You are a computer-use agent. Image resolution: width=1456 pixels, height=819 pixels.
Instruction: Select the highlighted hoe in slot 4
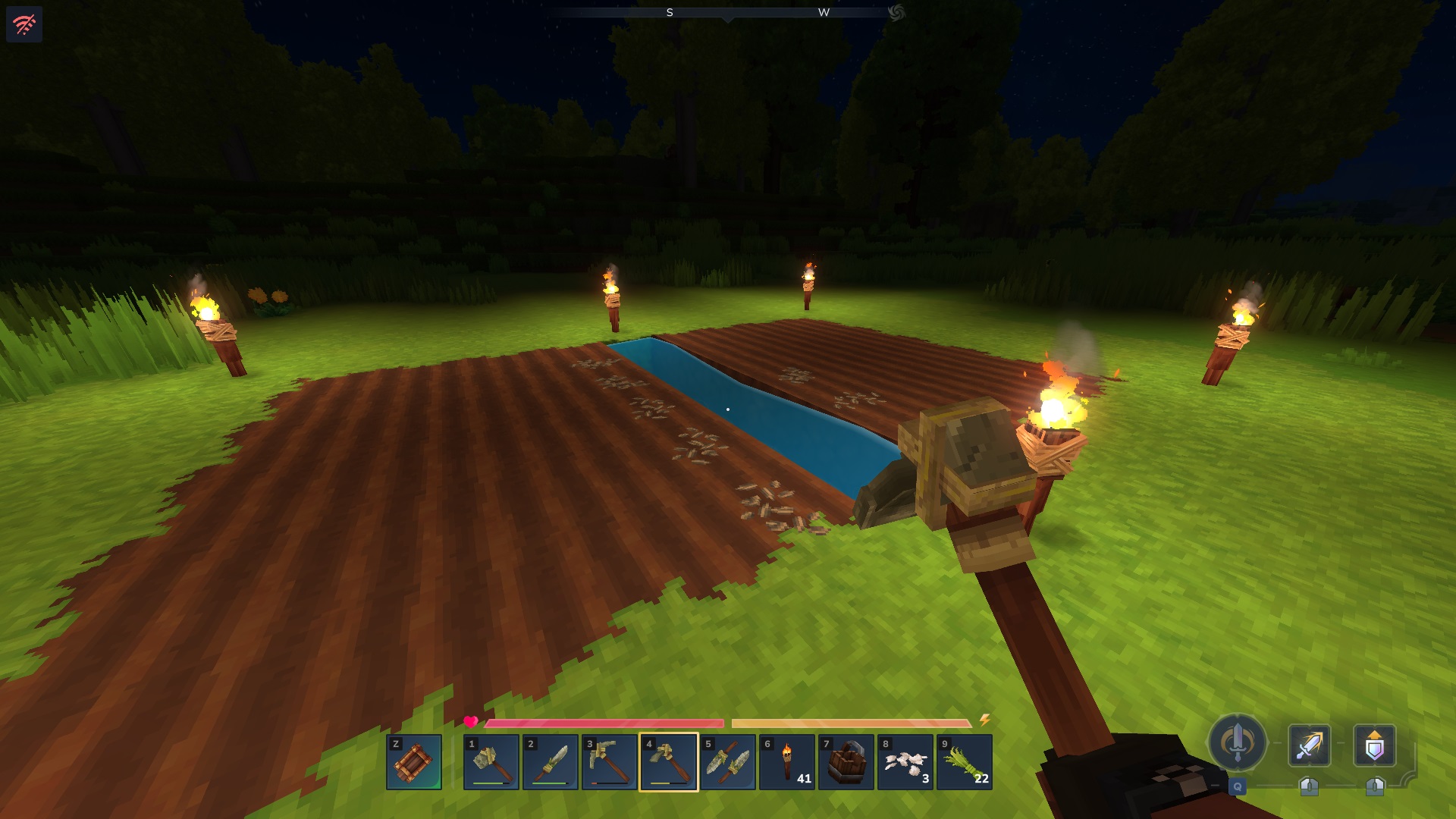click(669, 761)
